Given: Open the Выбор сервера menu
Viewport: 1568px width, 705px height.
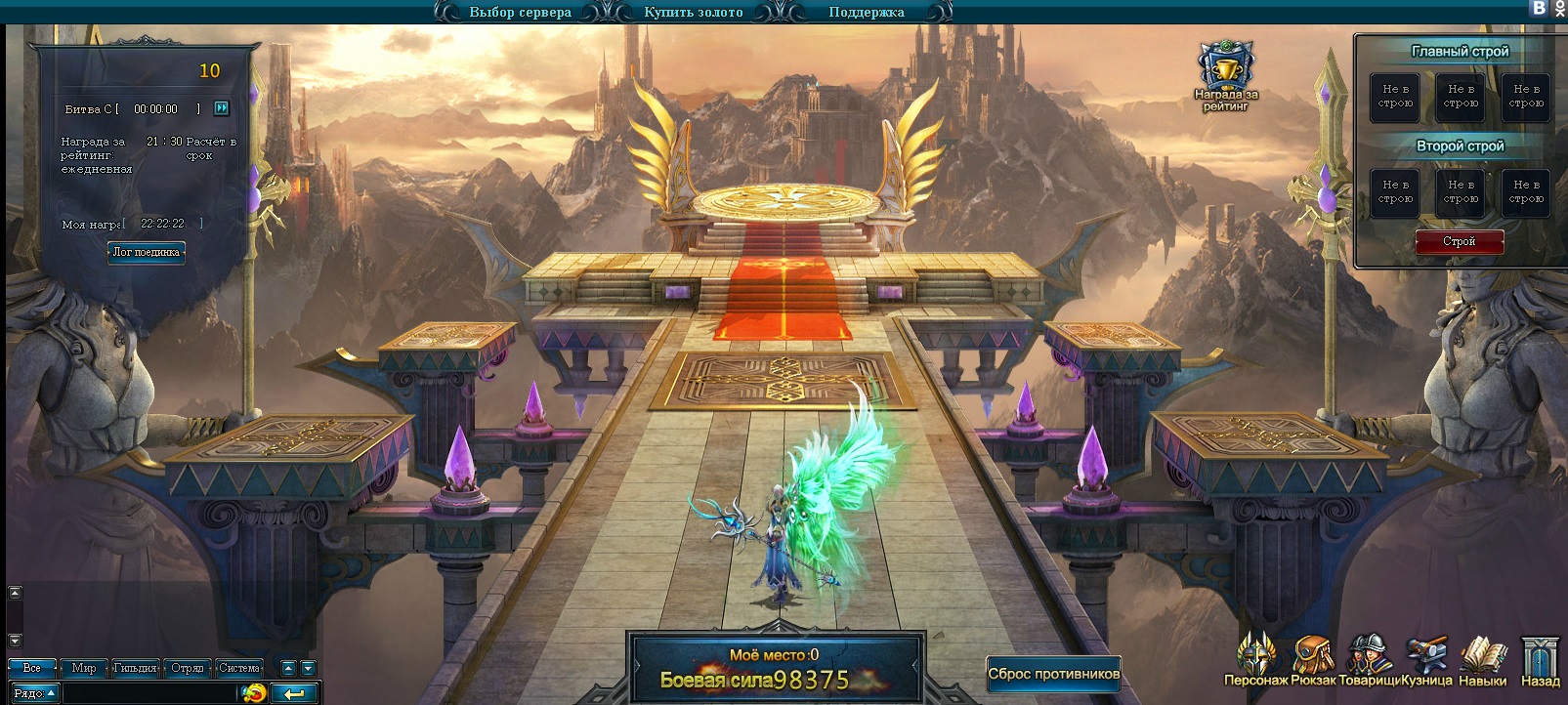Looking at the screenshot, I should pos(520,13).
